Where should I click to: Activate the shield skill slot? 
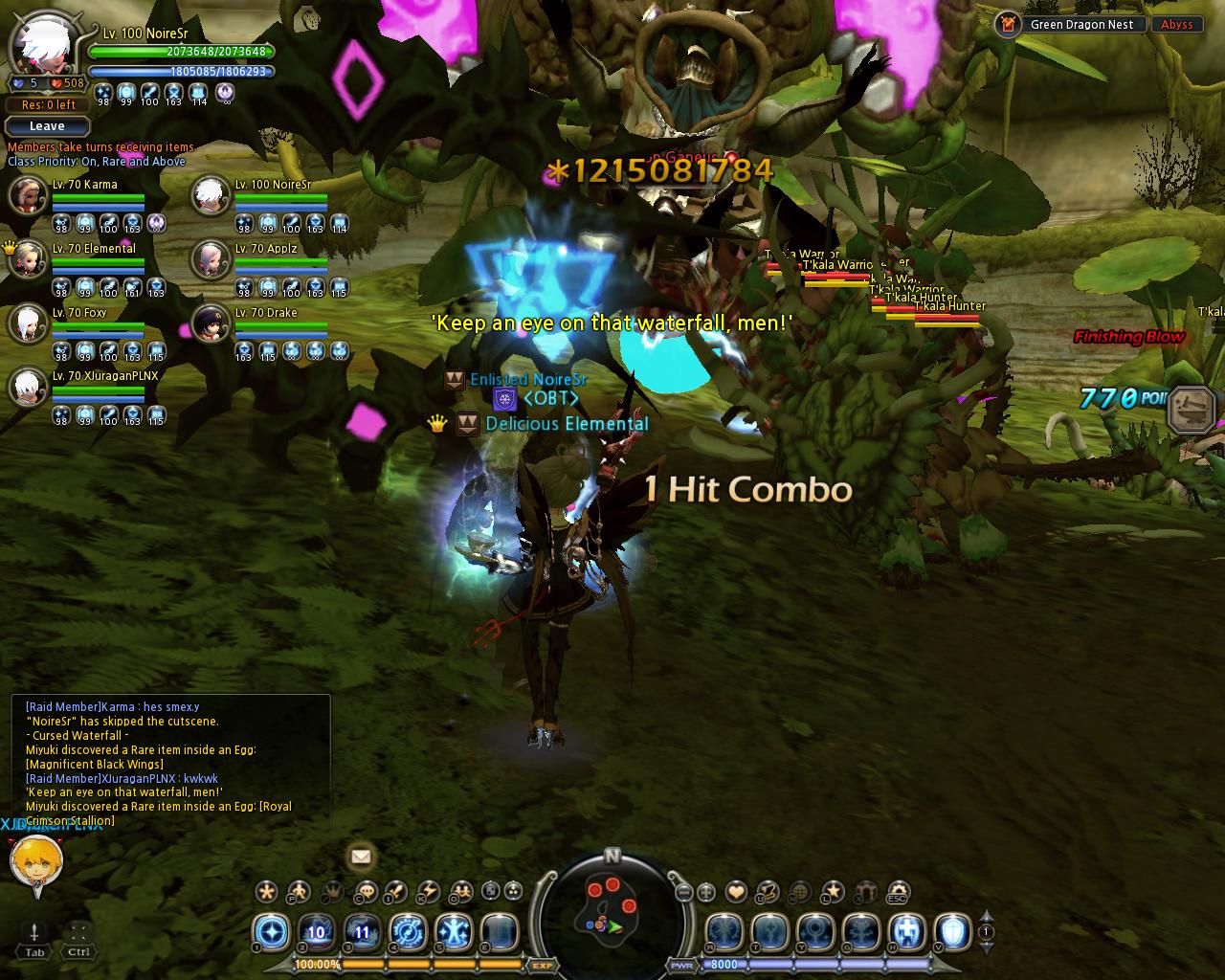pos(952,931)
